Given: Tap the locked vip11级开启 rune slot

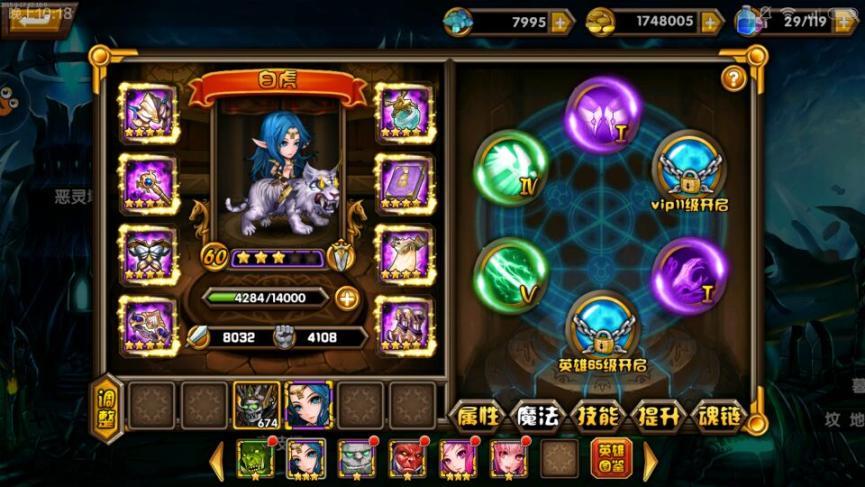Looking at the screenshot, I should coord(691,167).
